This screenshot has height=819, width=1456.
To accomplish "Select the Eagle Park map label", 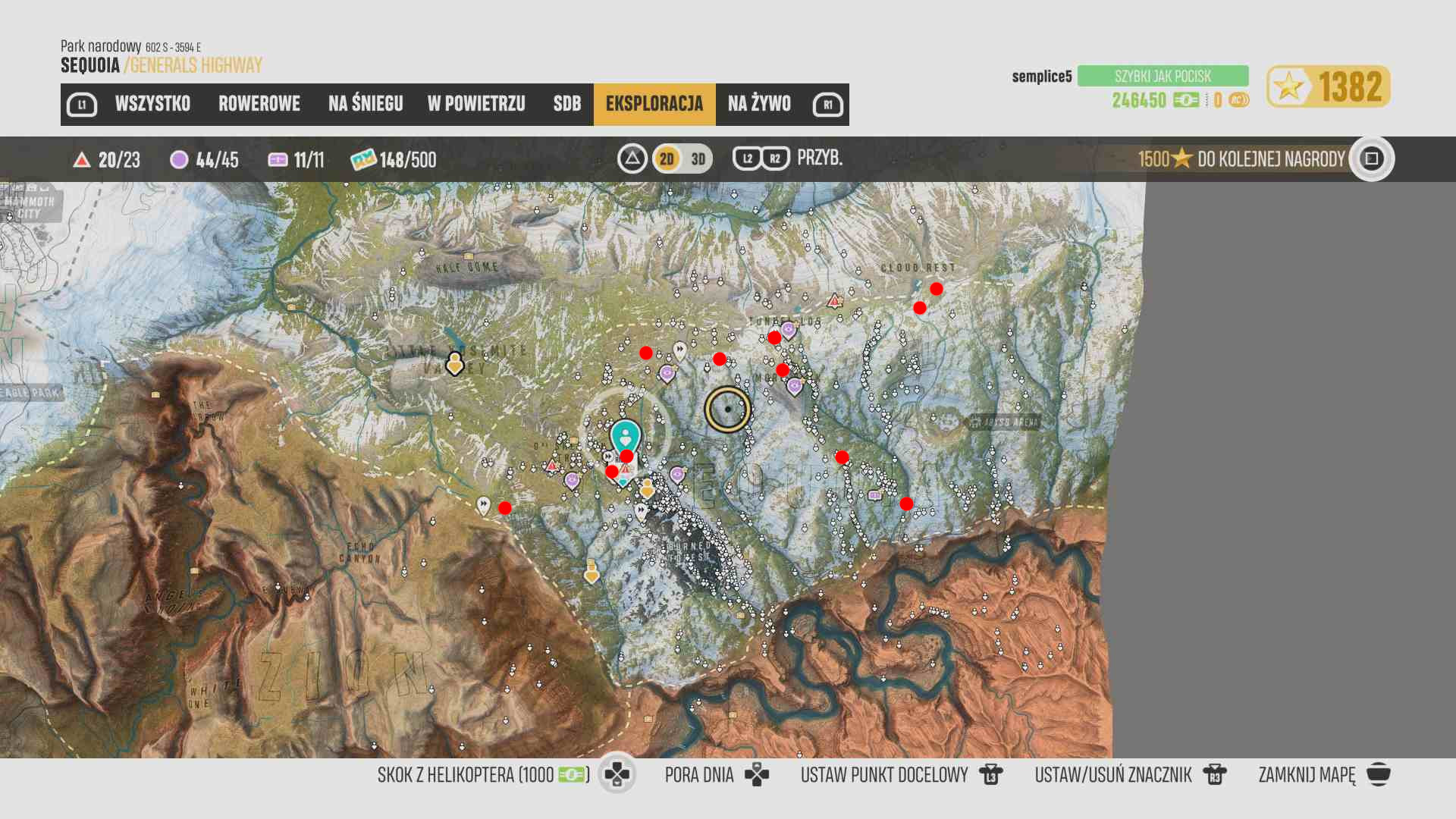I will [x=30, y=393].
